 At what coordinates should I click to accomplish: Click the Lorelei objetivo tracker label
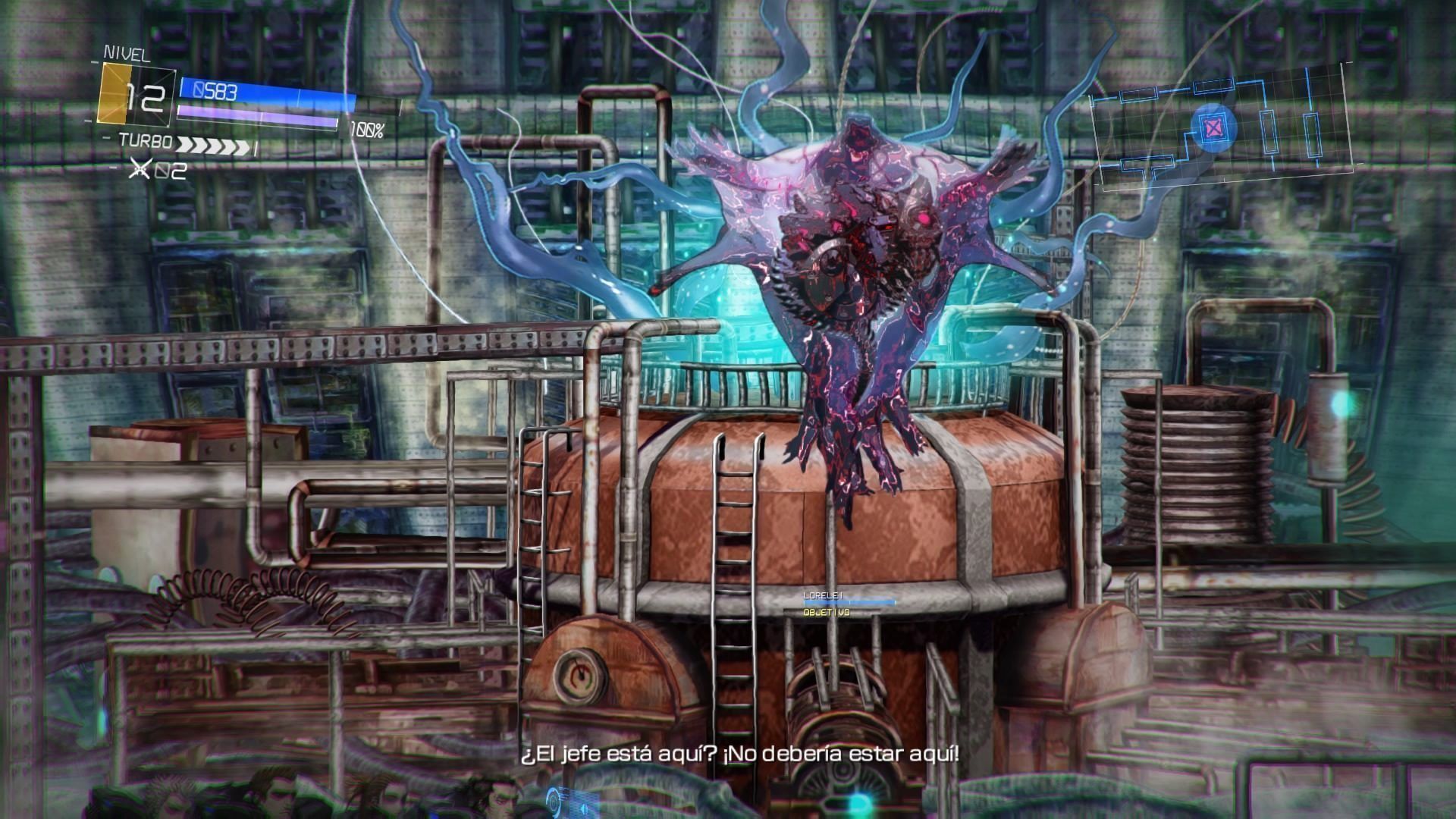[848, 604]
